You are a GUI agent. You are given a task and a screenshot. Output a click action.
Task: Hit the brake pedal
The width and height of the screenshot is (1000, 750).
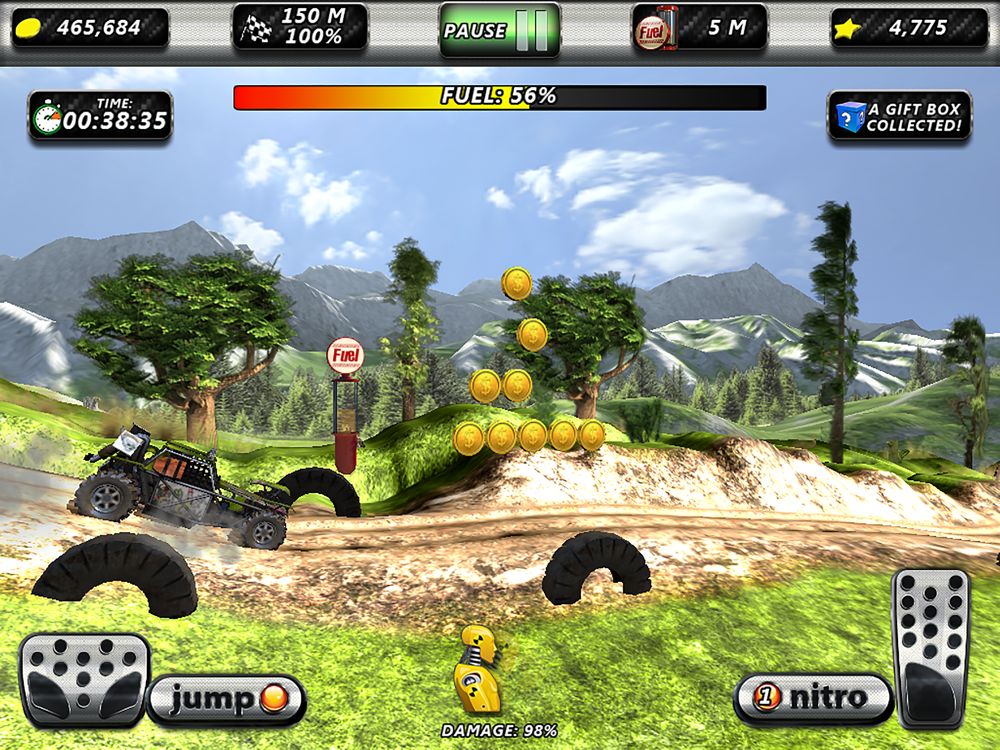pyautogui.click(x=84, y=677)
